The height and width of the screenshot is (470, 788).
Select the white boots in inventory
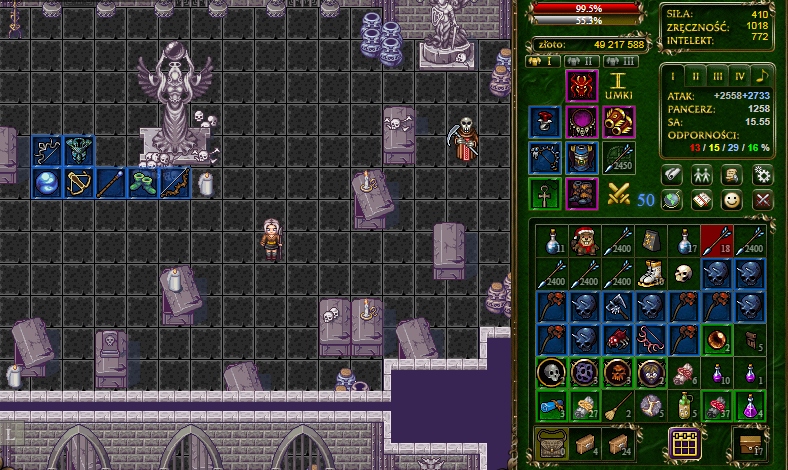point(651,273)
